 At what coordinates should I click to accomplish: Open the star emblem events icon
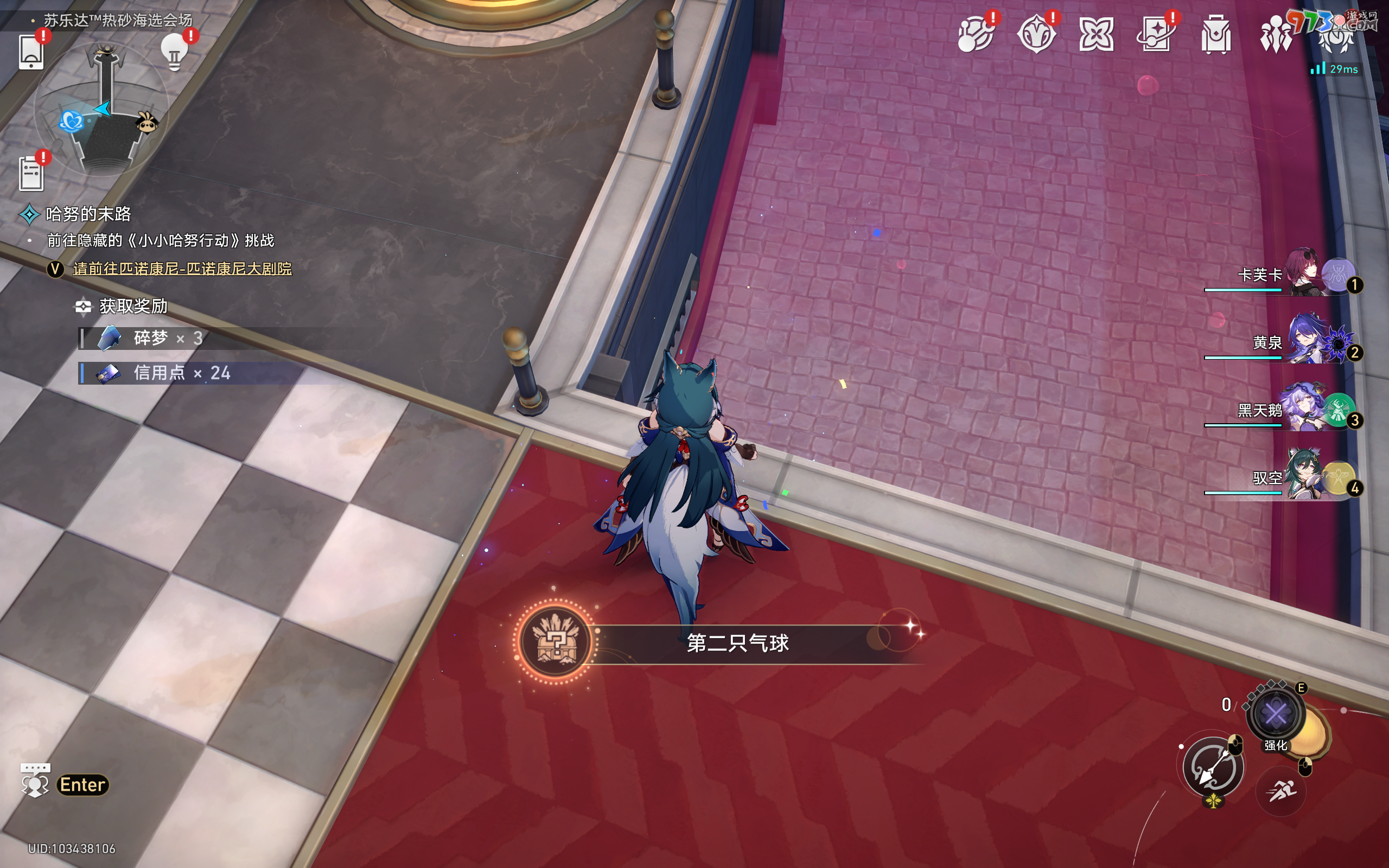pyautogui.click(x=1036, y=34)
